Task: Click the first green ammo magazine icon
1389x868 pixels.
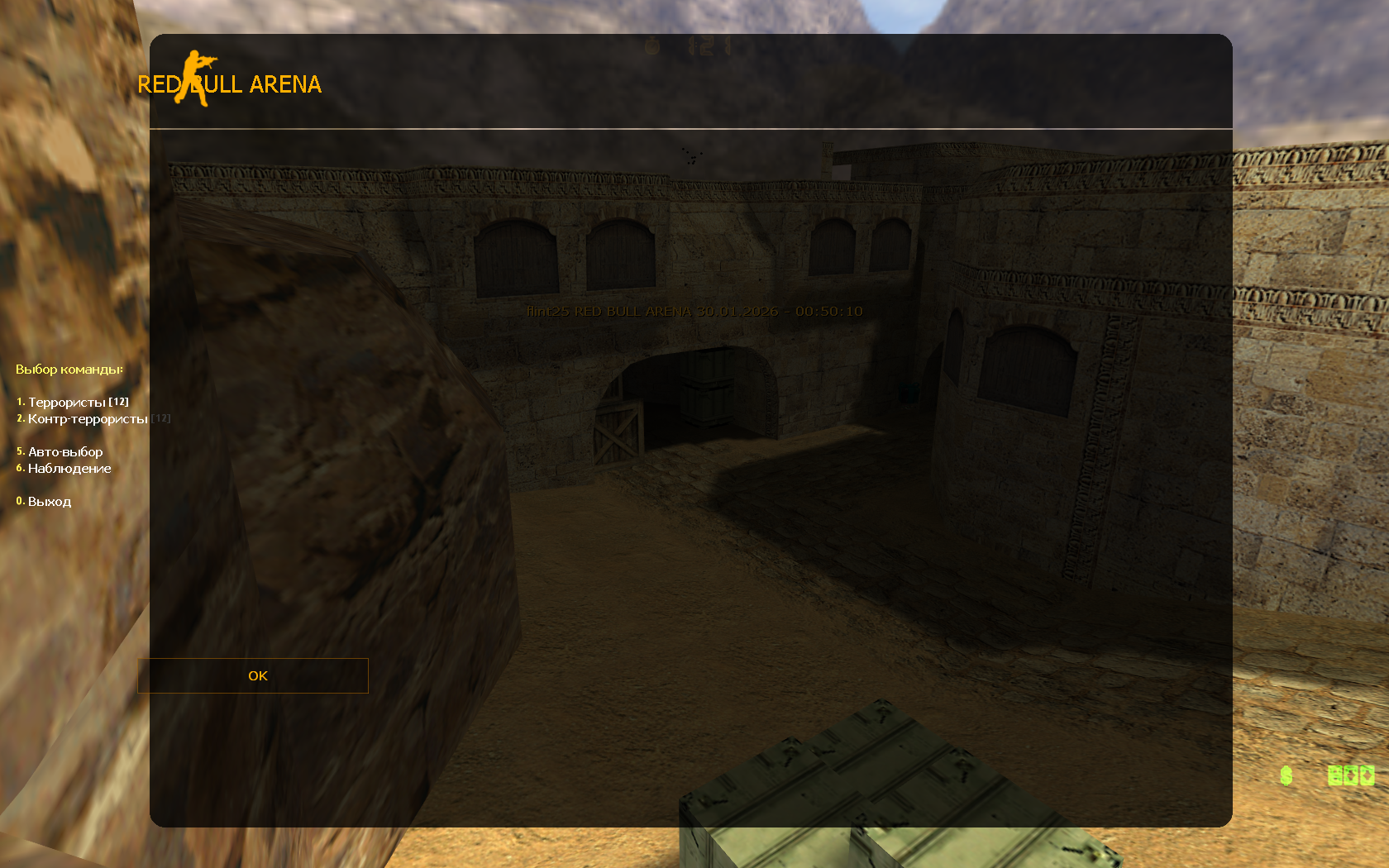Action: (x=1335, y=776)
